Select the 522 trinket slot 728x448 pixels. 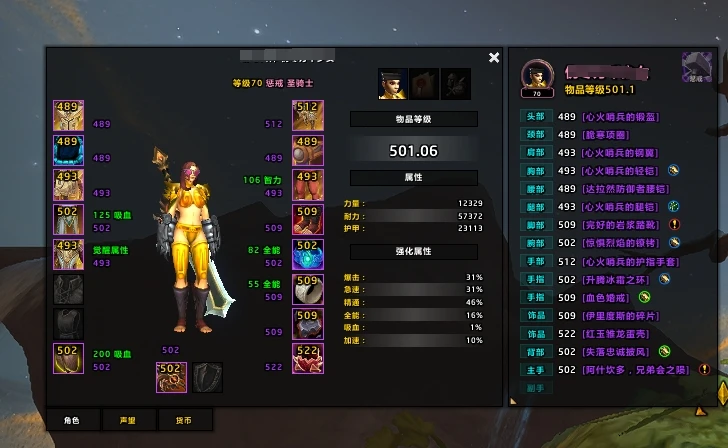coord(308,357)
